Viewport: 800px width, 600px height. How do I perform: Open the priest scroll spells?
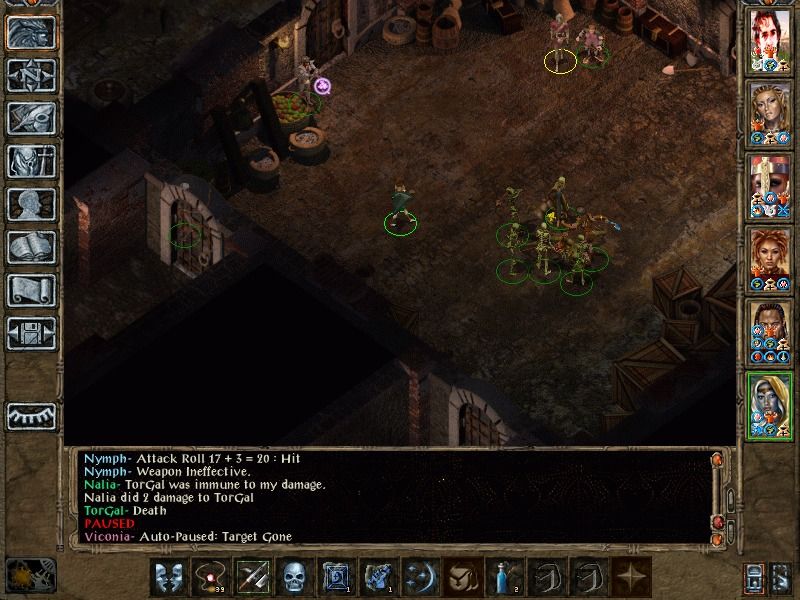(31, 291)
